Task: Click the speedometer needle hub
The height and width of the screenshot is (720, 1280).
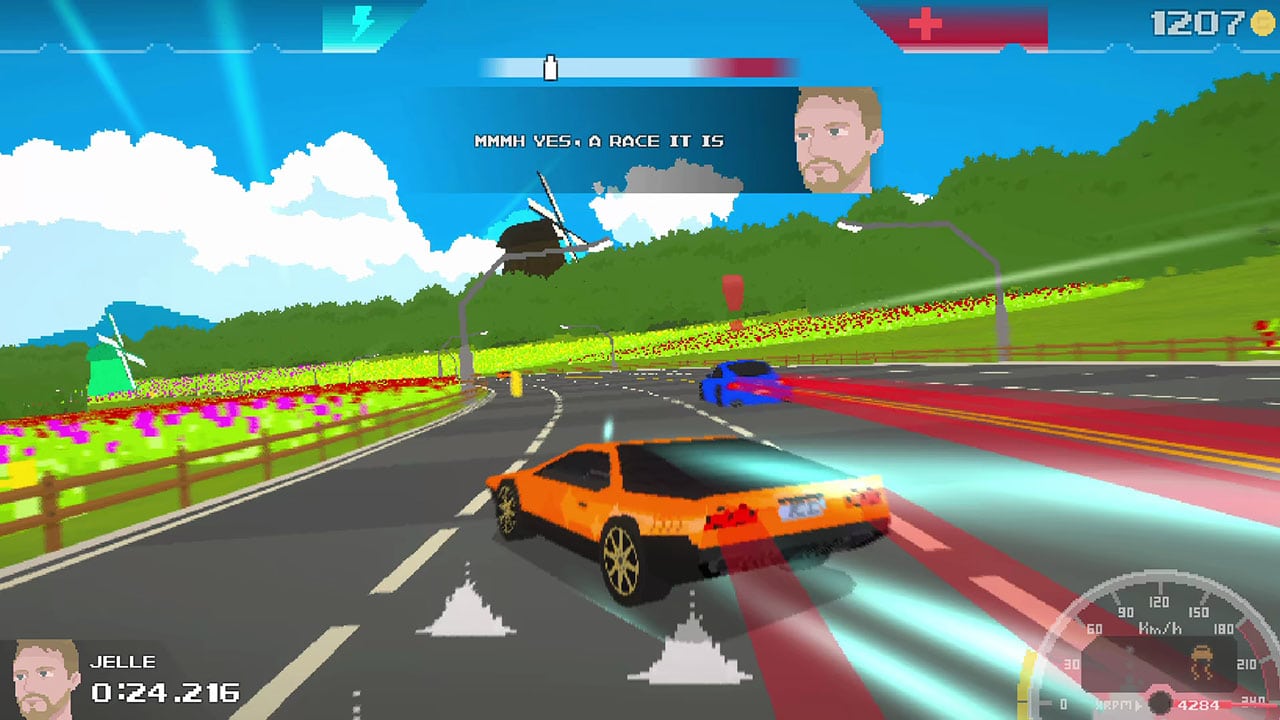Action: [1158, 702]
